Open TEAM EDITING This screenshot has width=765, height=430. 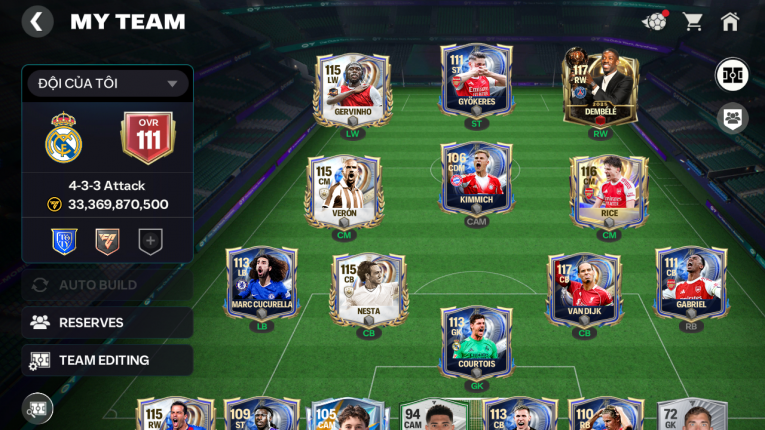(107, 360)
